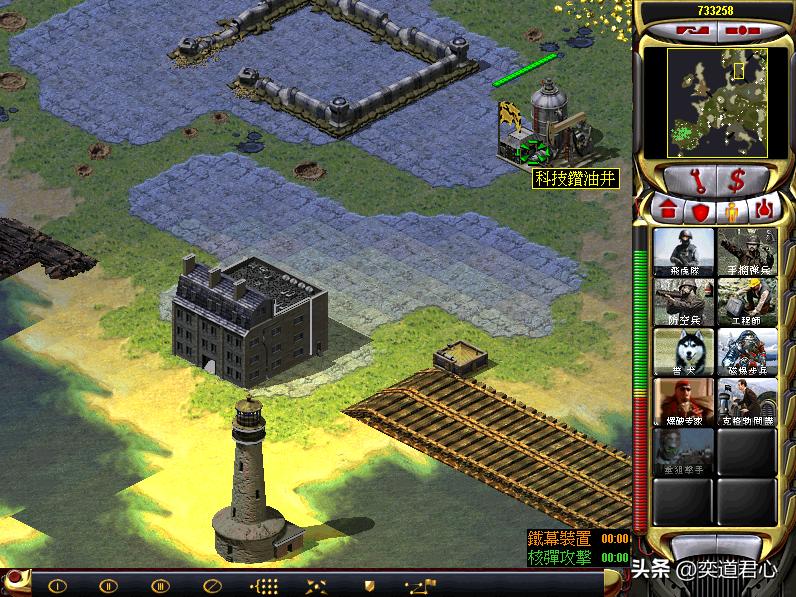
Task: Train the 克格勃間諜 spy unit
Action: tap(747, 403)
